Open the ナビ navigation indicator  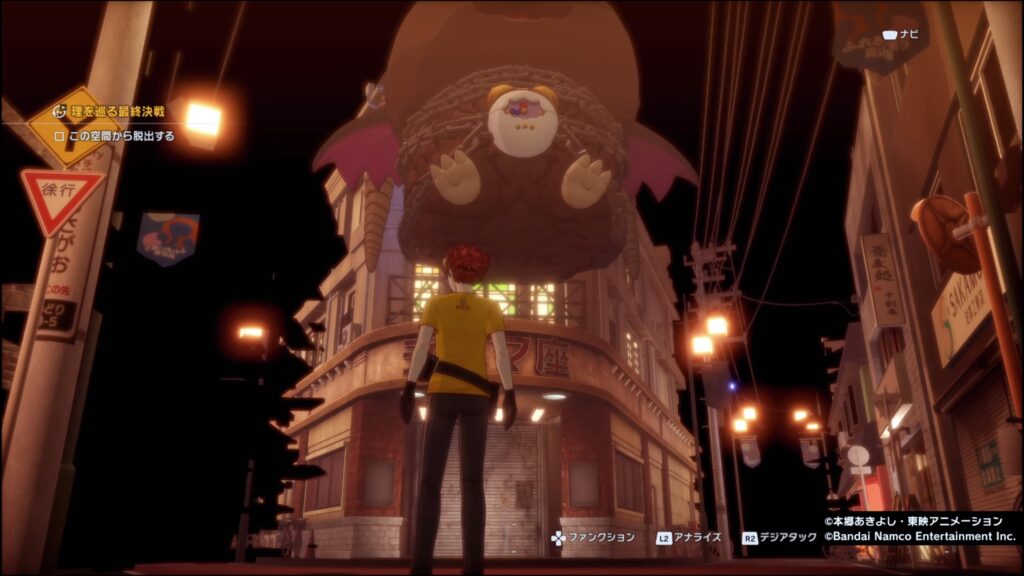point(900,35)
